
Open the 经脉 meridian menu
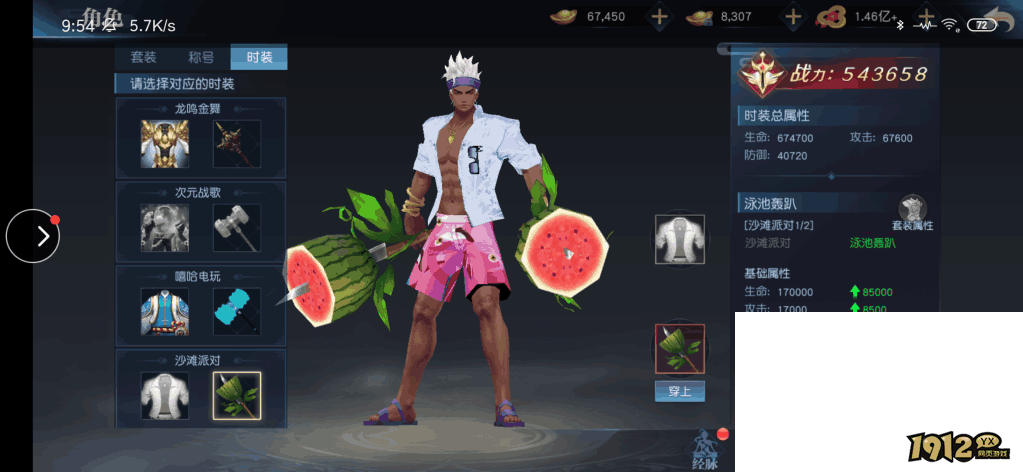pyautogui.click(x=706, y=448)
